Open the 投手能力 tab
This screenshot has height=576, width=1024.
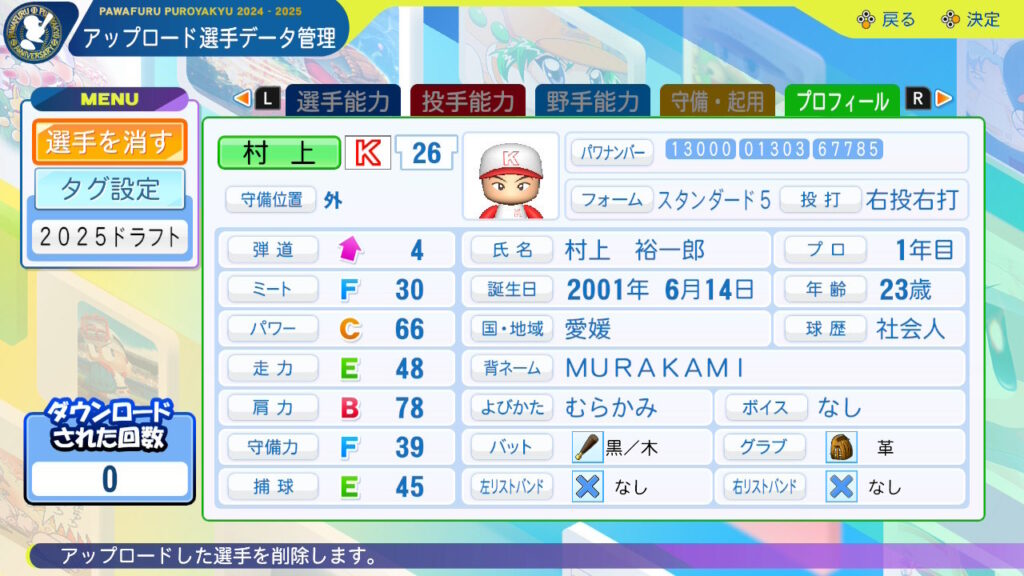468,101
